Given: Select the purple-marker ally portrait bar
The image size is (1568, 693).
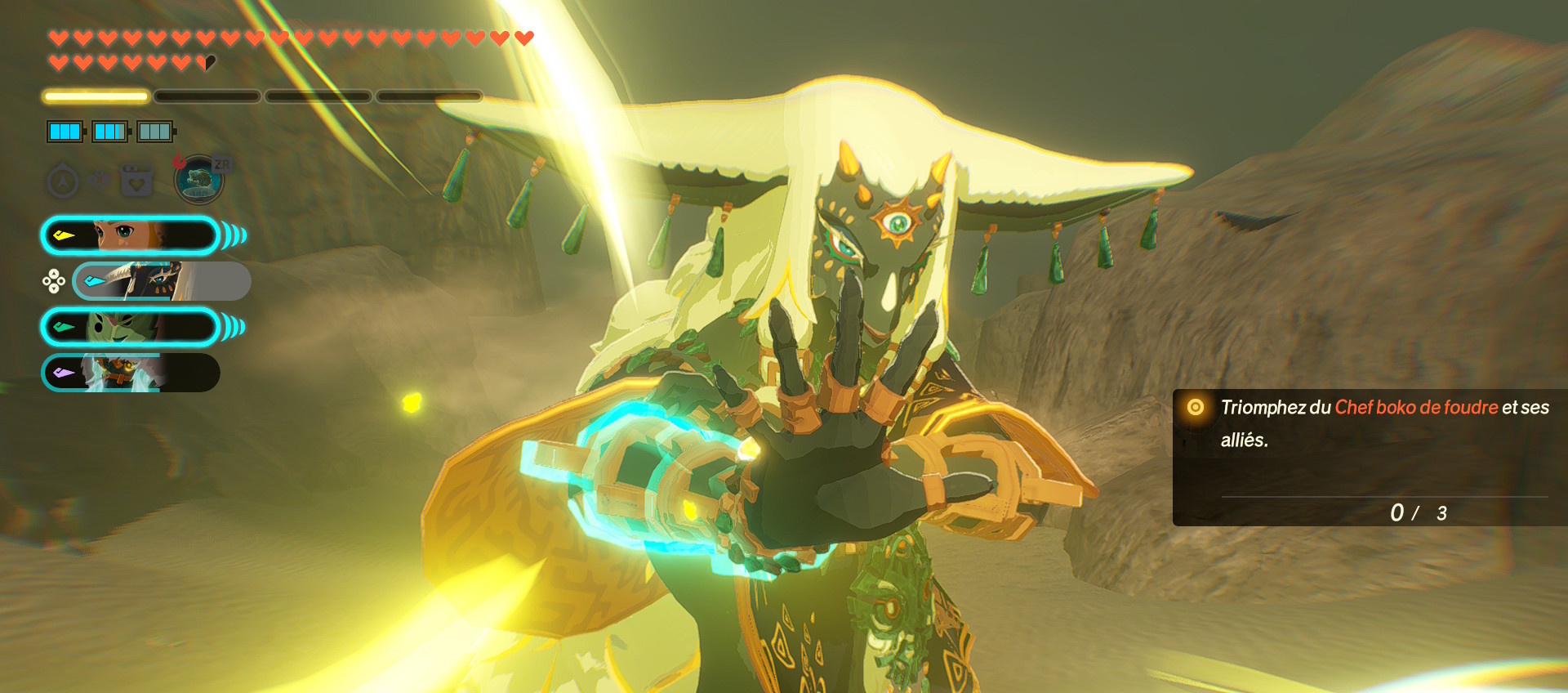Looking at the screenshot, I should (x=131, y=373).
